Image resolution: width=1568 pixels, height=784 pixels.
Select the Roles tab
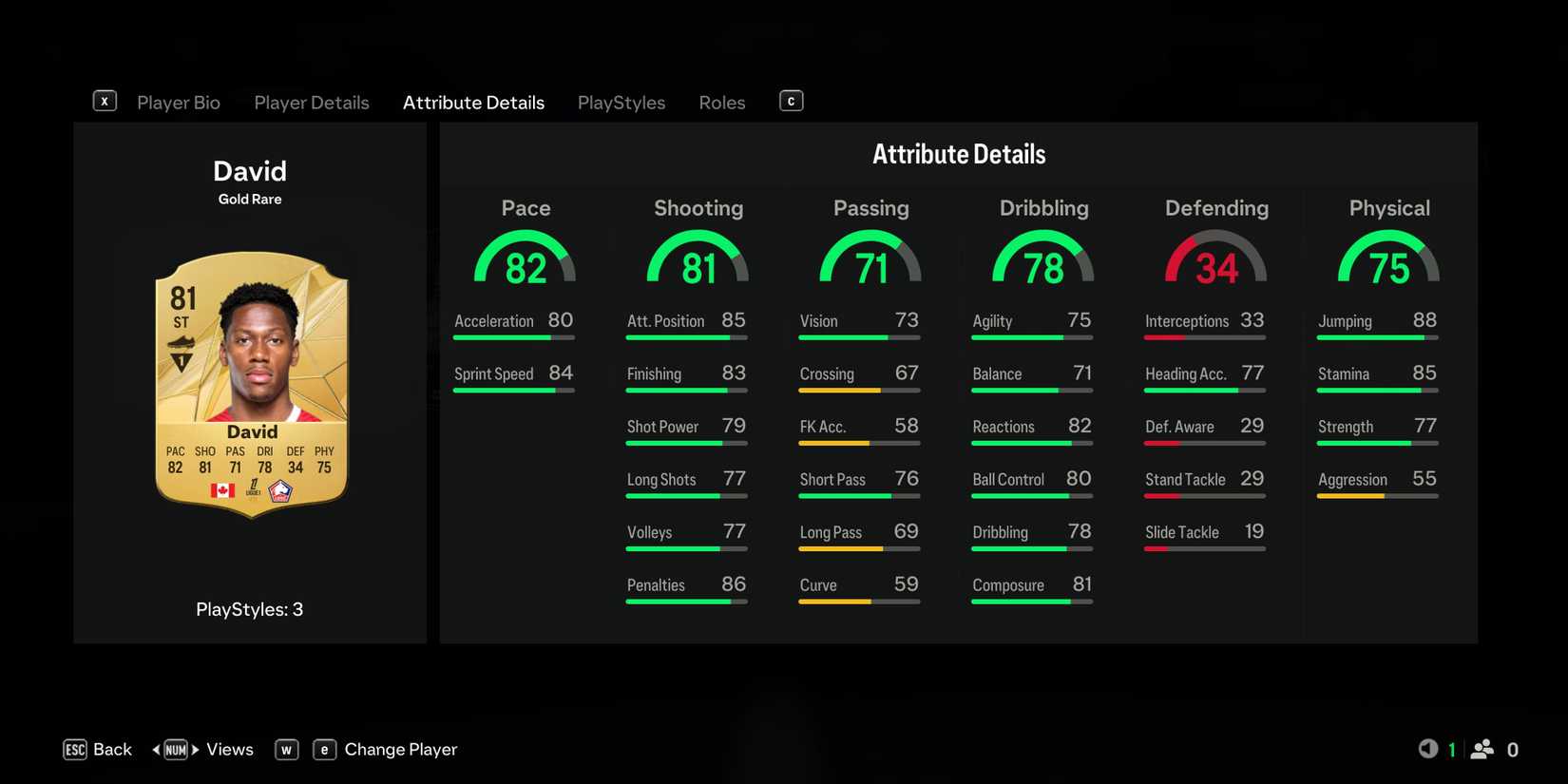pos(721,102)
